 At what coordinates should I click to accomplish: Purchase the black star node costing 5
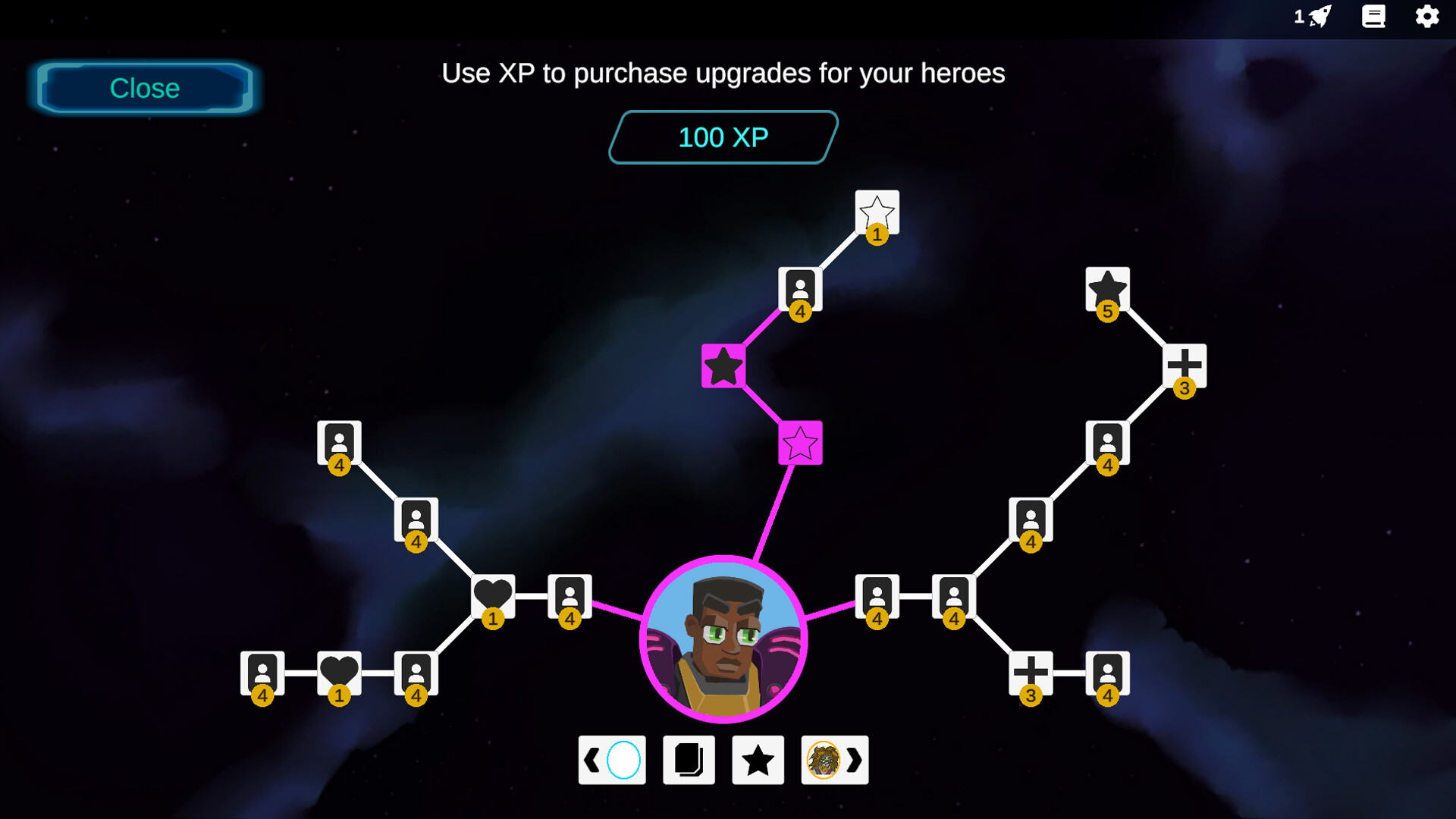tap(1107, 288)
